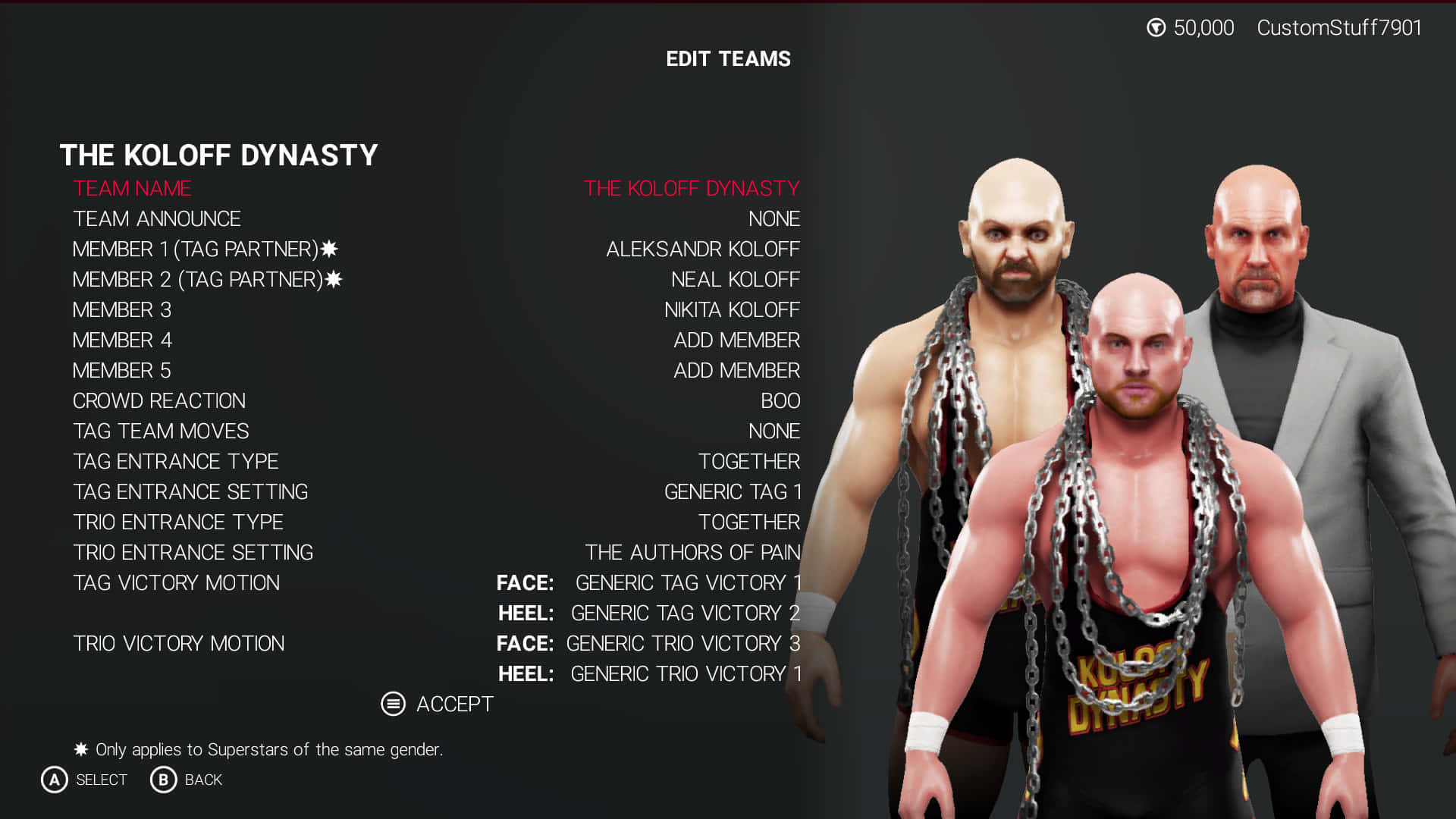This screenshot has width=1456, height=819.
Task: Open the Tag Team Moves selector
Action: [773, 431]
